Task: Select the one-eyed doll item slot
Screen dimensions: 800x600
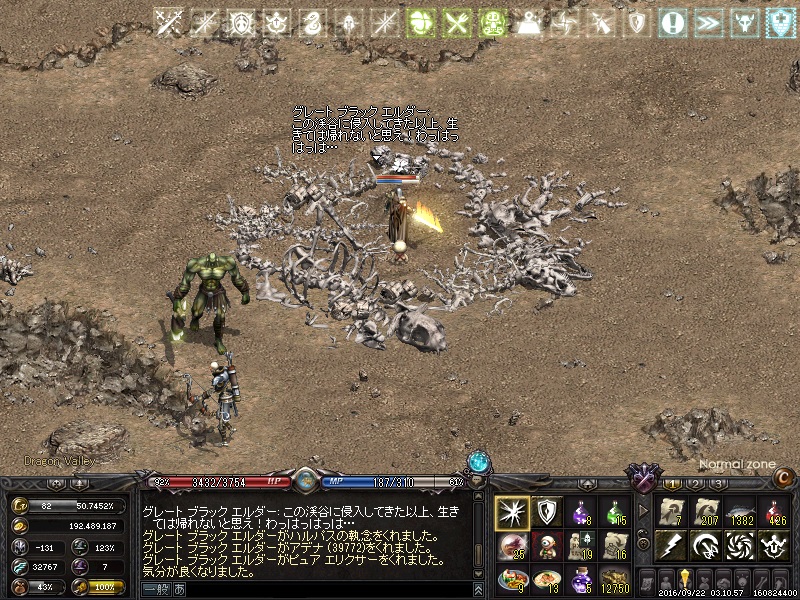Action: coord(546,546)
